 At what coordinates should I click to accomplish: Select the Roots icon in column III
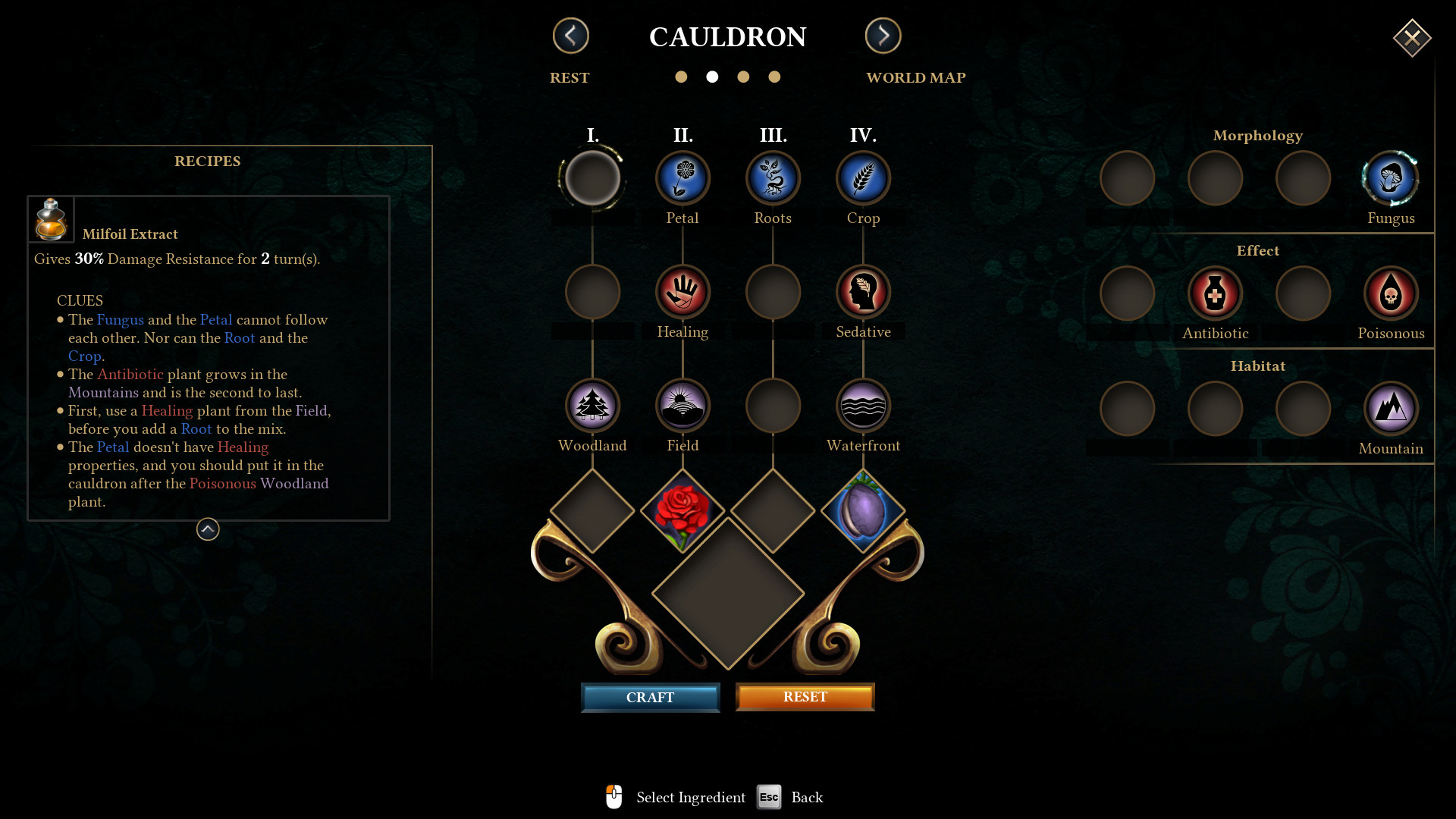coord(773,177)
